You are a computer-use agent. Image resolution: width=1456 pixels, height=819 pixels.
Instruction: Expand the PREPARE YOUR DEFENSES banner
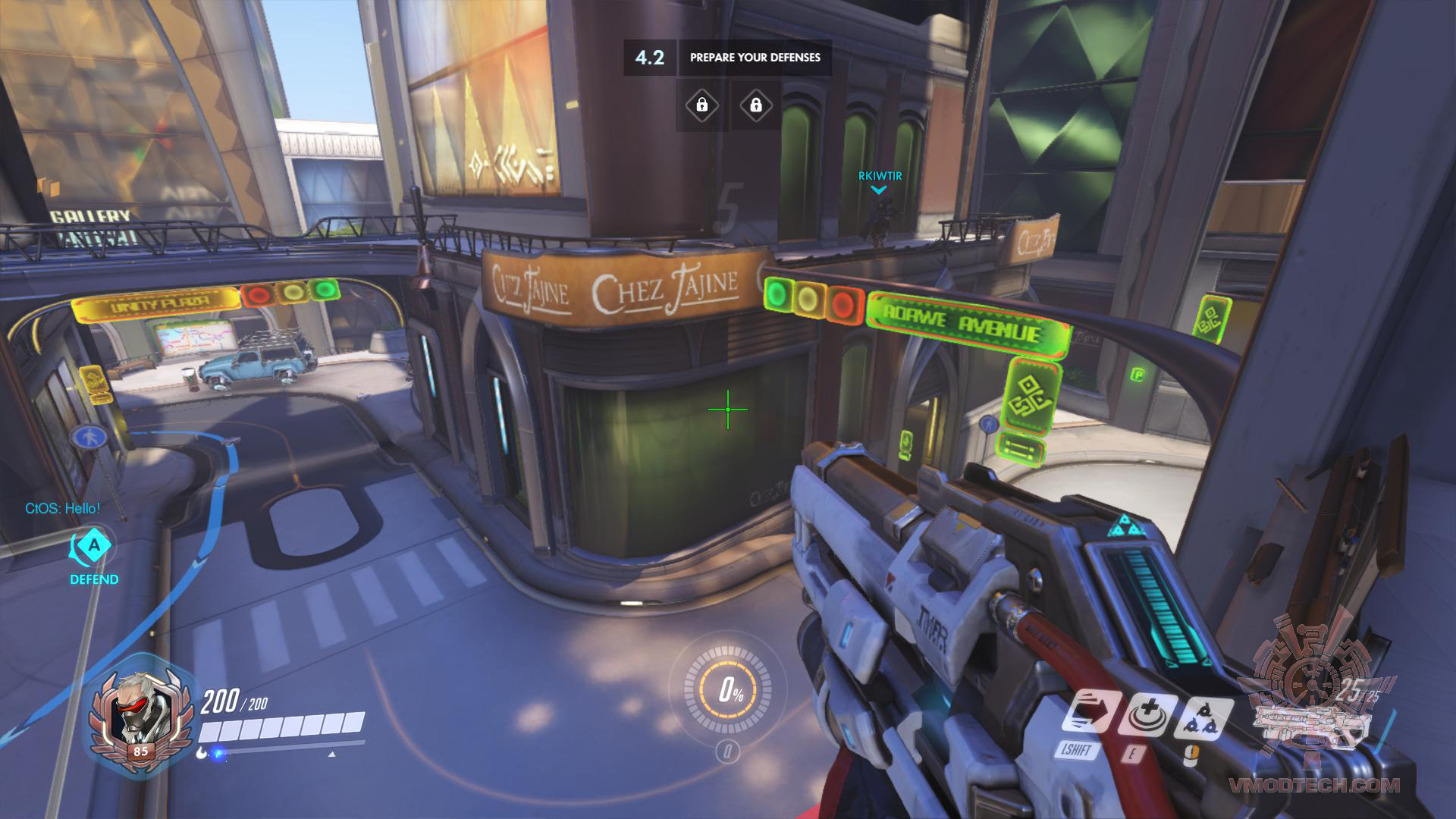[756, 55]
